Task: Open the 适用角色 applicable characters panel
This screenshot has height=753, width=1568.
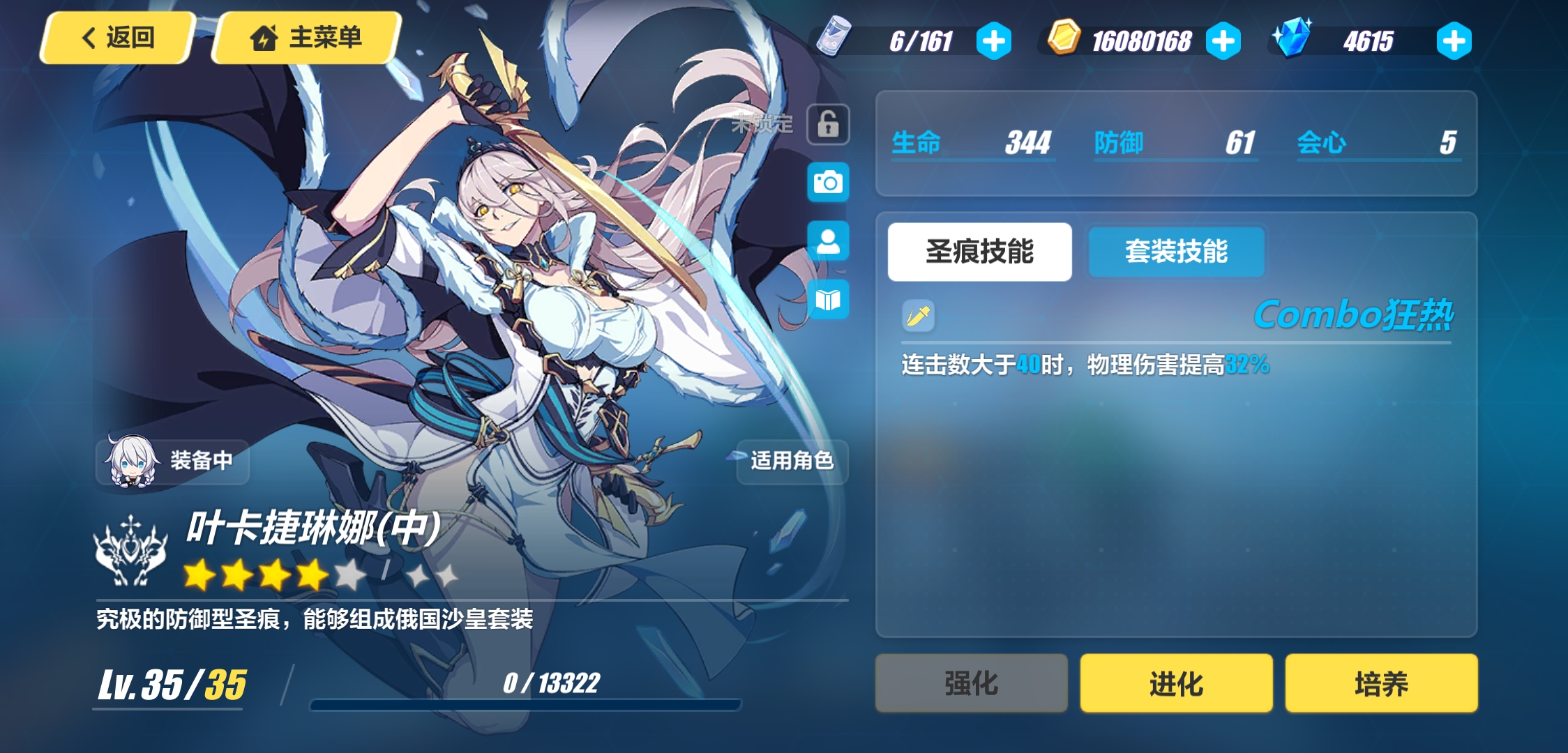Action: [x=791, y=461]
